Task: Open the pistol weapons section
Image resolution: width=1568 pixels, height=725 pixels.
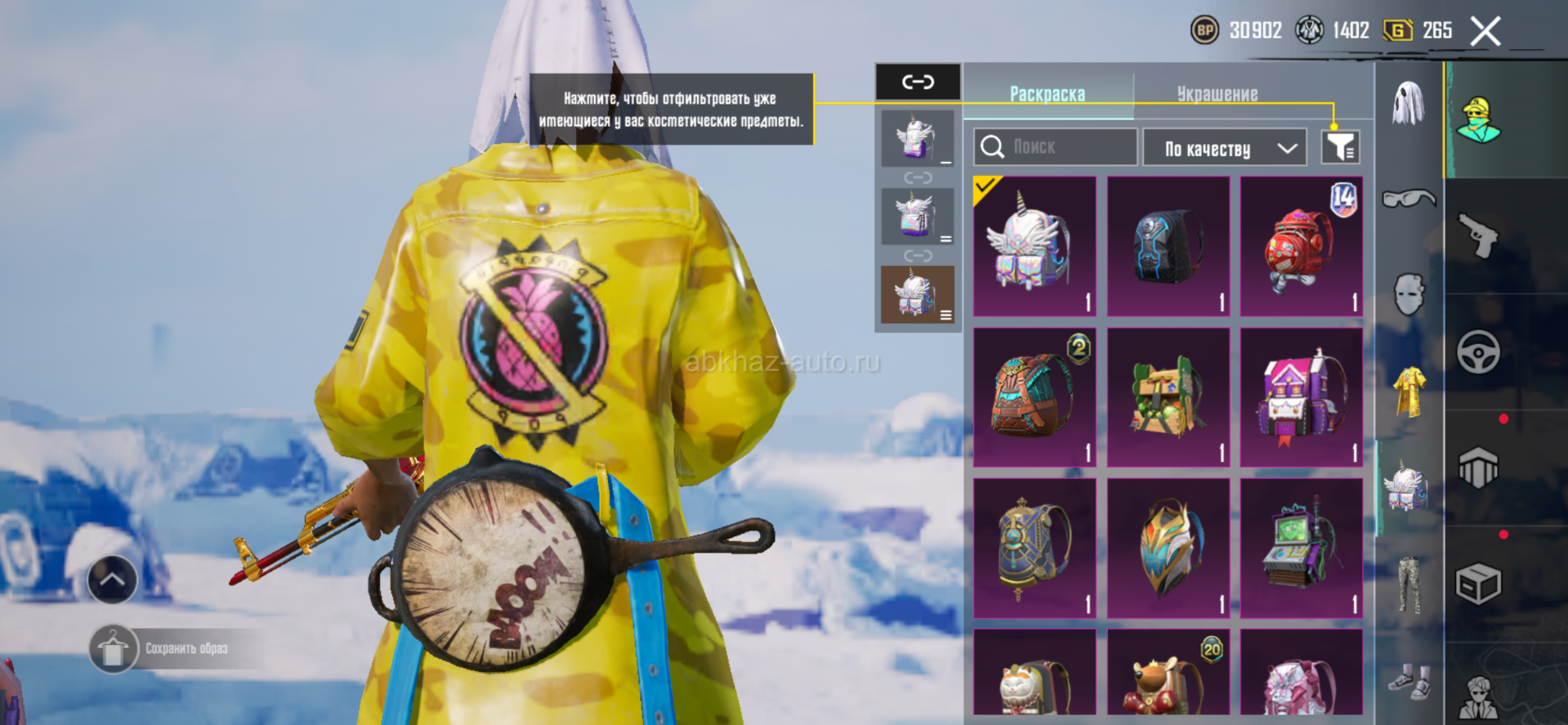Action: [x=1478, y=235]
